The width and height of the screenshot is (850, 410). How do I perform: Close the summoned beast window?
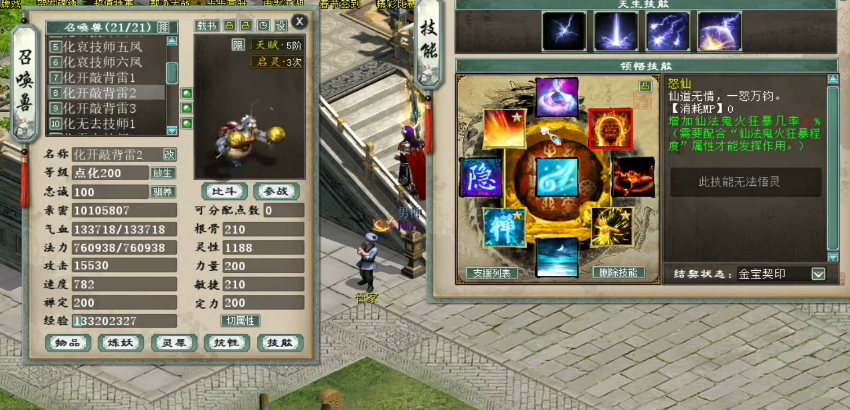(x=300, y=22)
